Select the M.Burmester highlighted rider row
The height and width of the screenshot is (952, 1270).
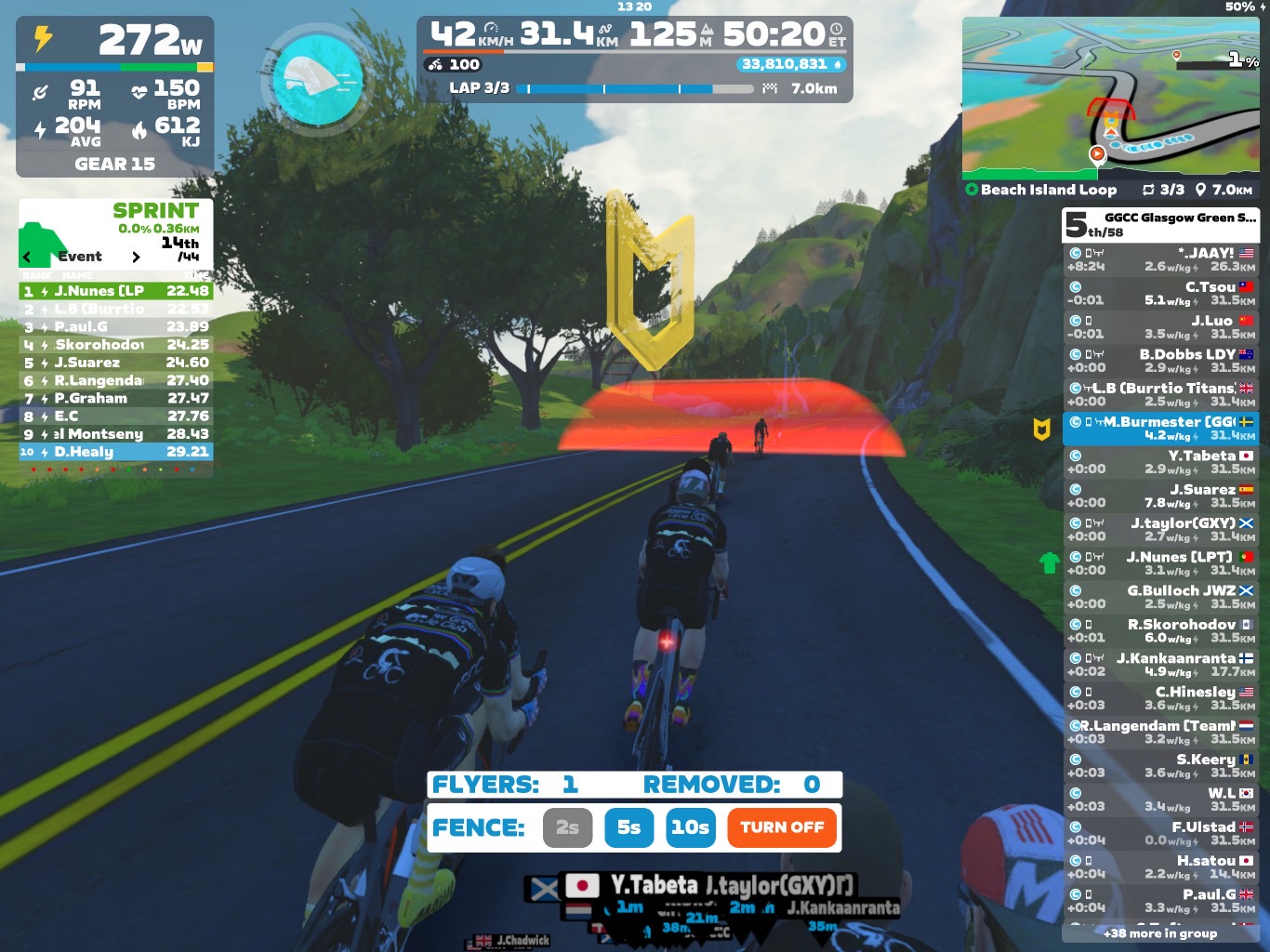tap(1160, 428)
